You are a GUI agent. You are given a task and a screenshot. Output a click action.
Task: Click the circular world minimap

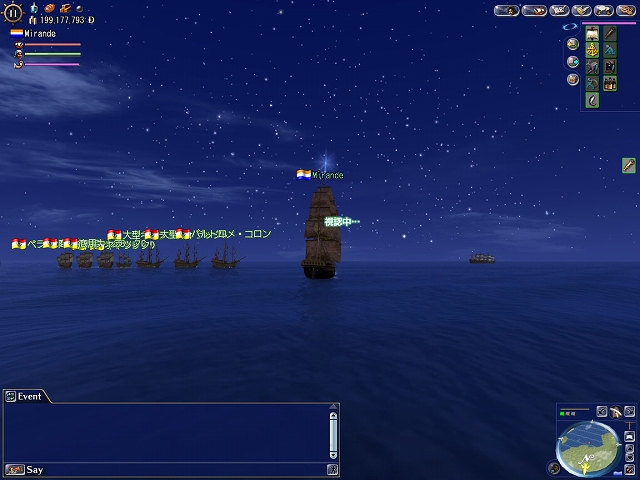tap(587, 447)
